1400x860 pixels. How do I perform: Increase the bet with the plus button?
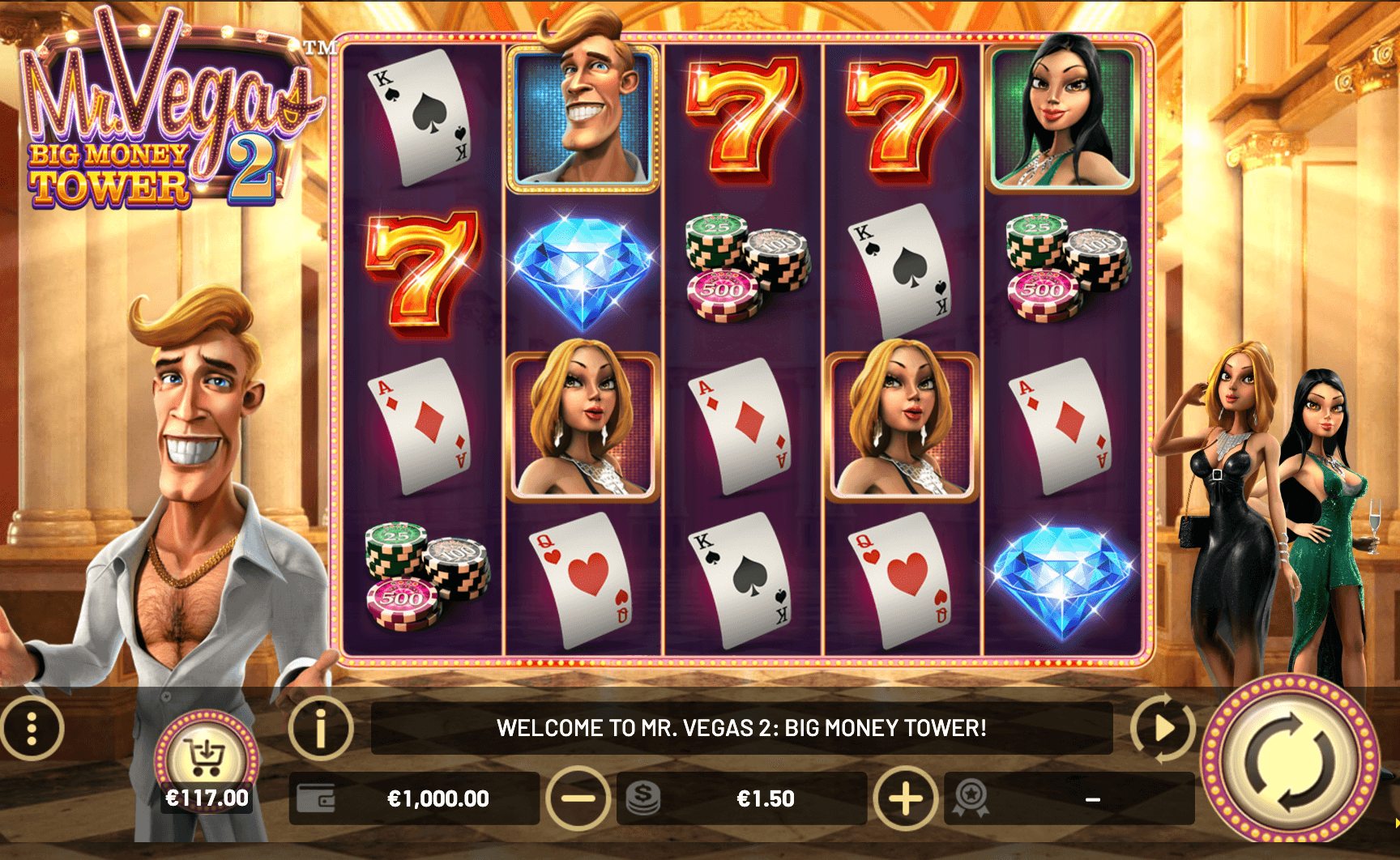coord(906,798)
